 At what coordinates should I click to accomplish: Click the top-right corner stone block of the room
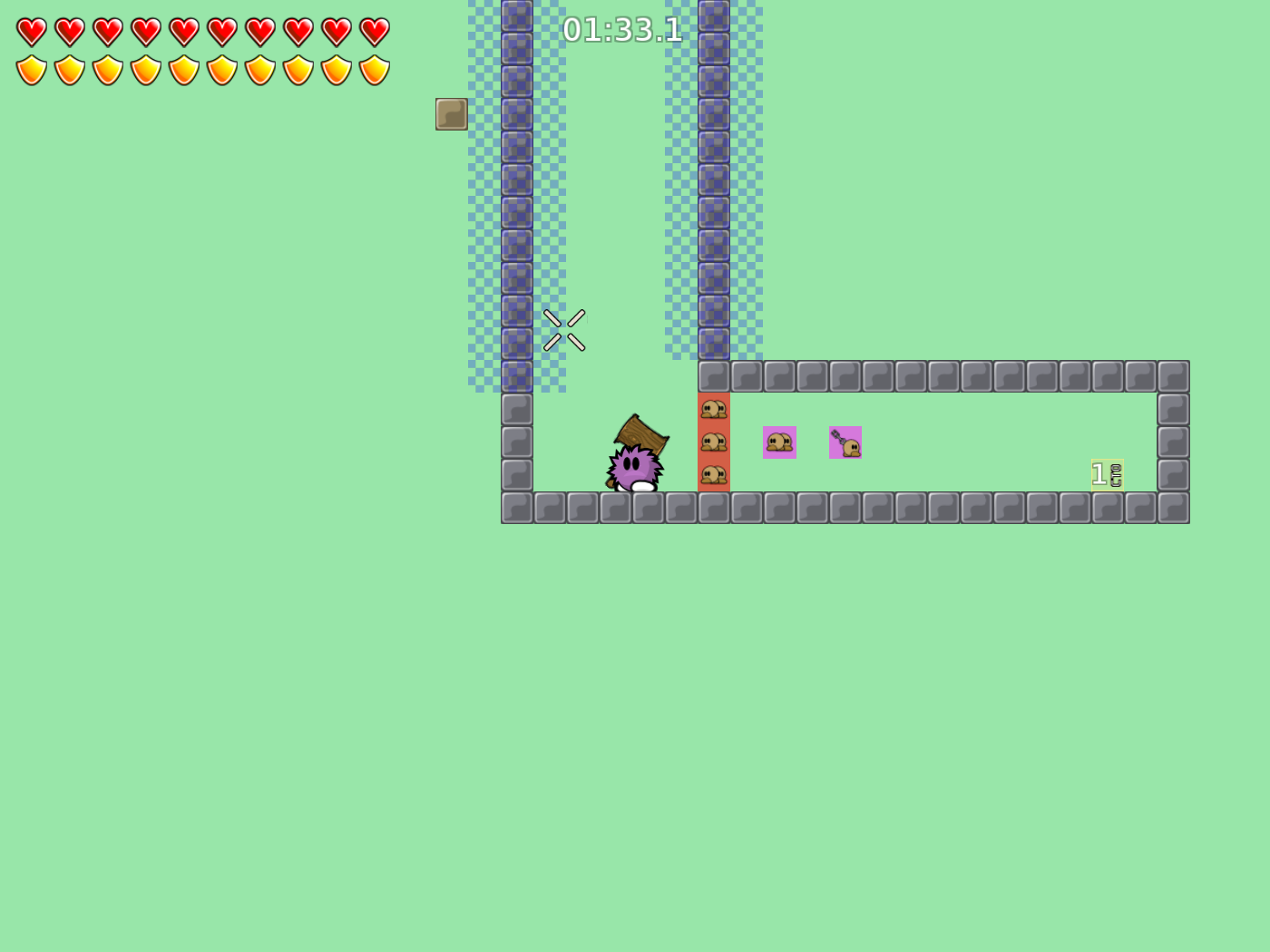[1175, 374]
